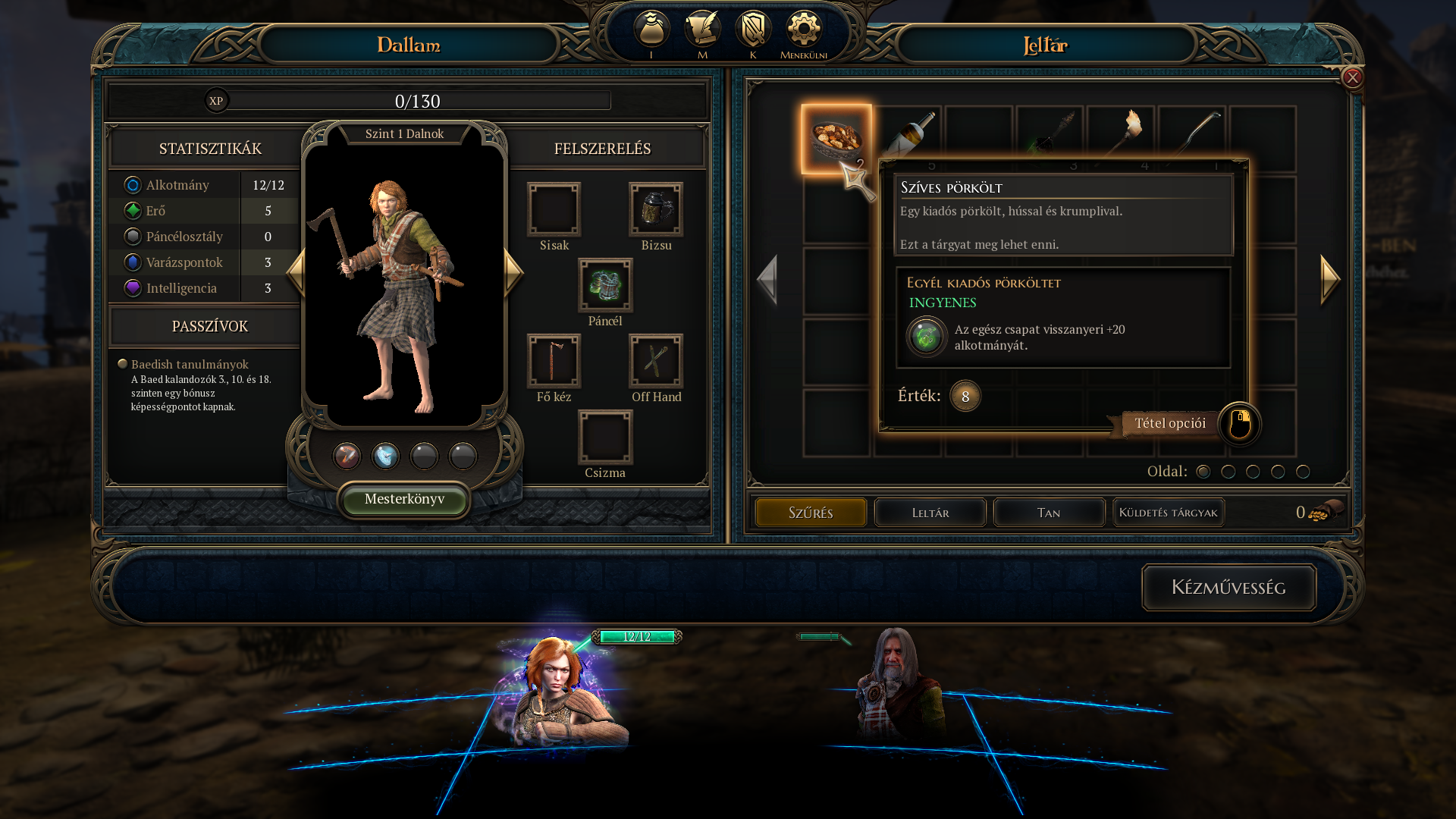
Task: Switch to next character with right arrow
Action: [x=513, y=271]
